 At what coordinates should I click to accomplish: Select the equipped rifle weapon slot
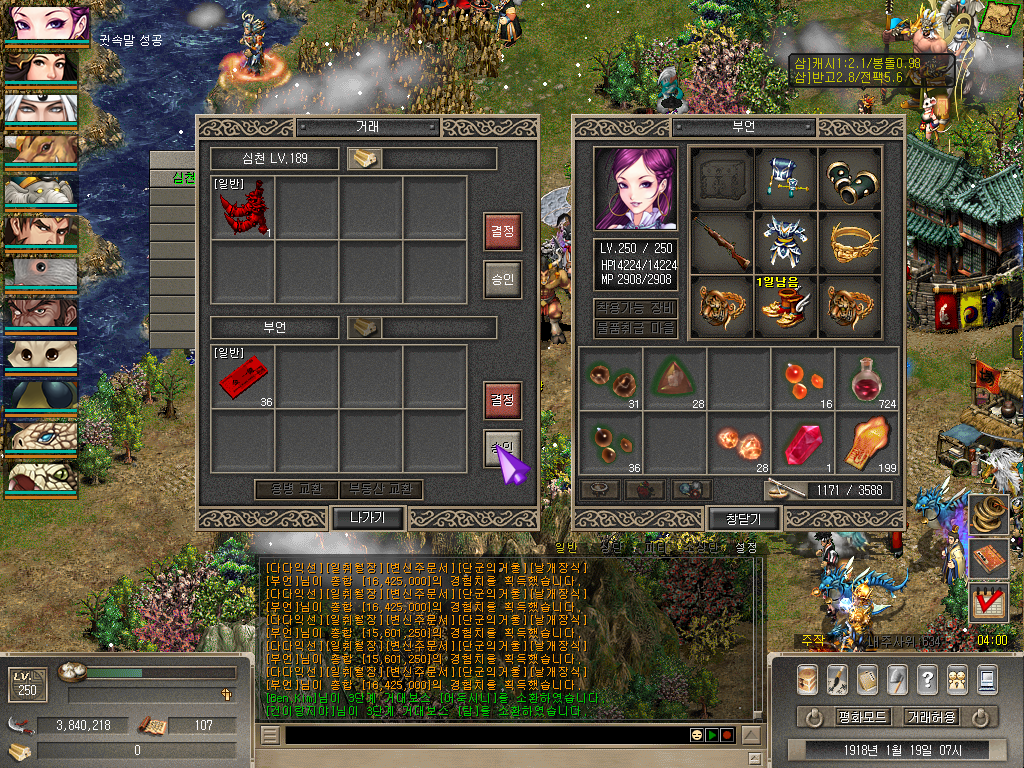point(721,243)
